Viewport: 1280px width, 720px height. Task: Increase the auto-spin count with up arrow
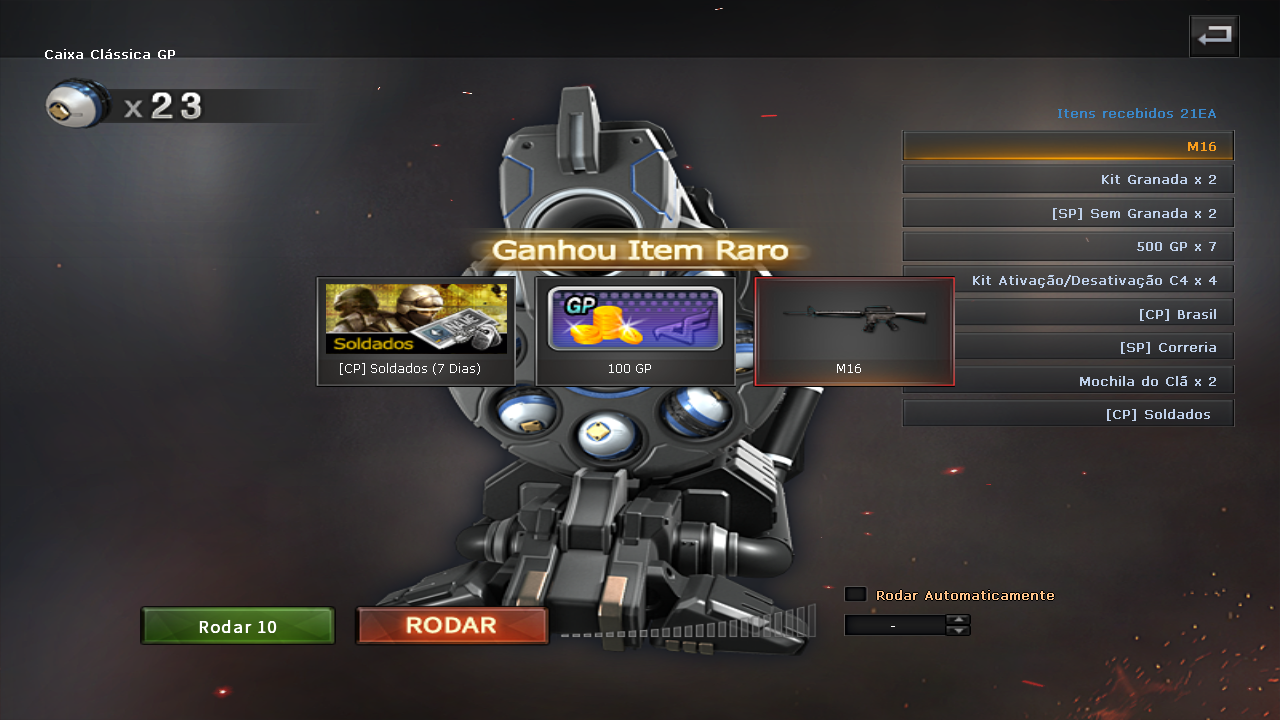(958, 619)
